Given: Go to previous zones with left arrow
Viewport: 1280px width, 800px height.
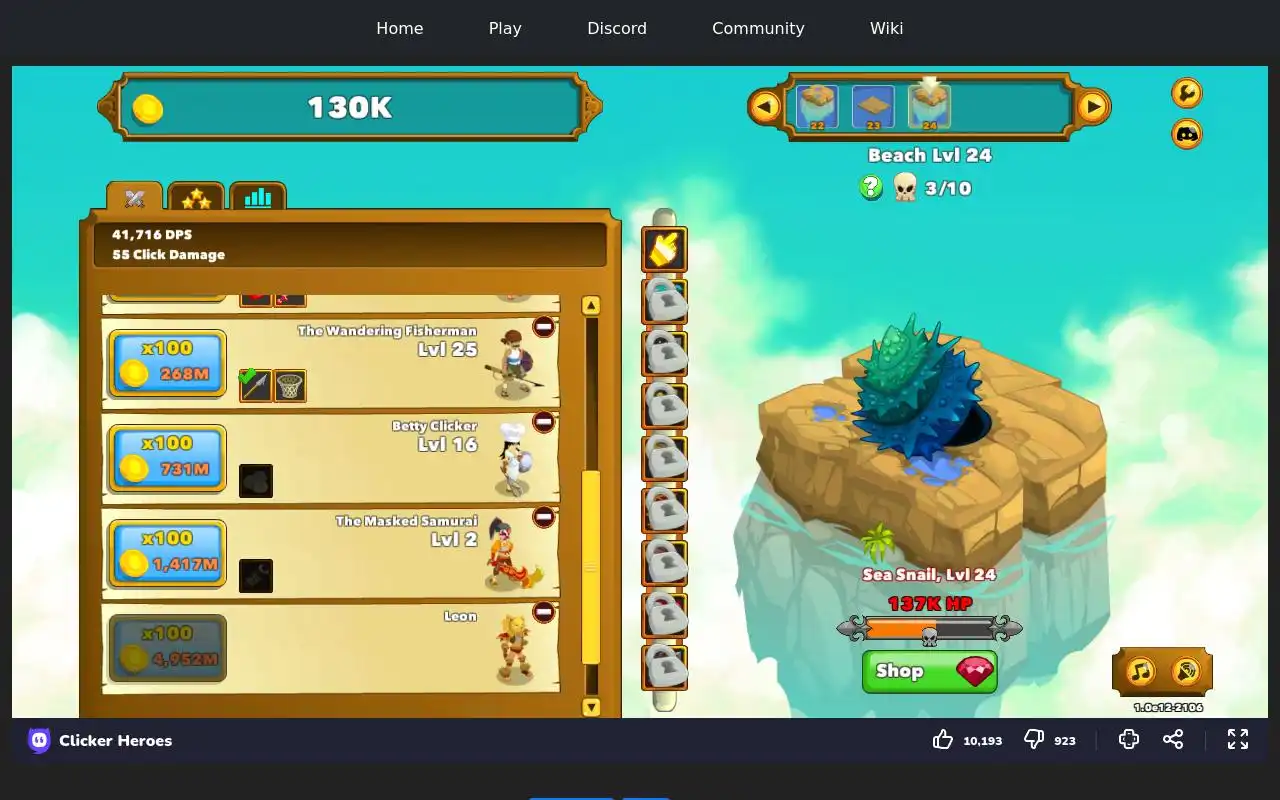Looking at the screenshot, I should pyautogui.click(x=765, y=106).
